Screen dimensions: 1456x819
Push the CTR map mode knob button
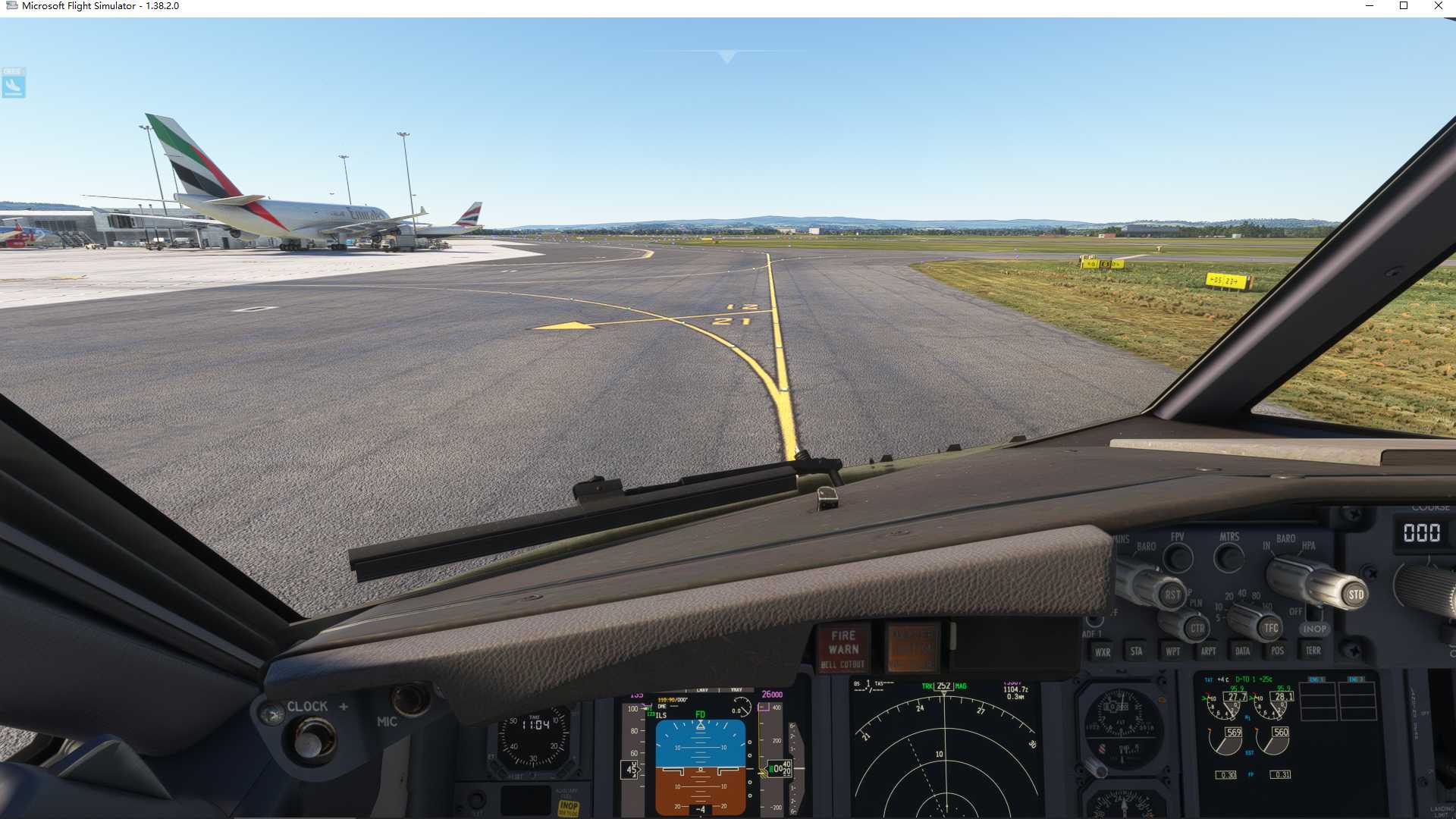pos(1197,628)
